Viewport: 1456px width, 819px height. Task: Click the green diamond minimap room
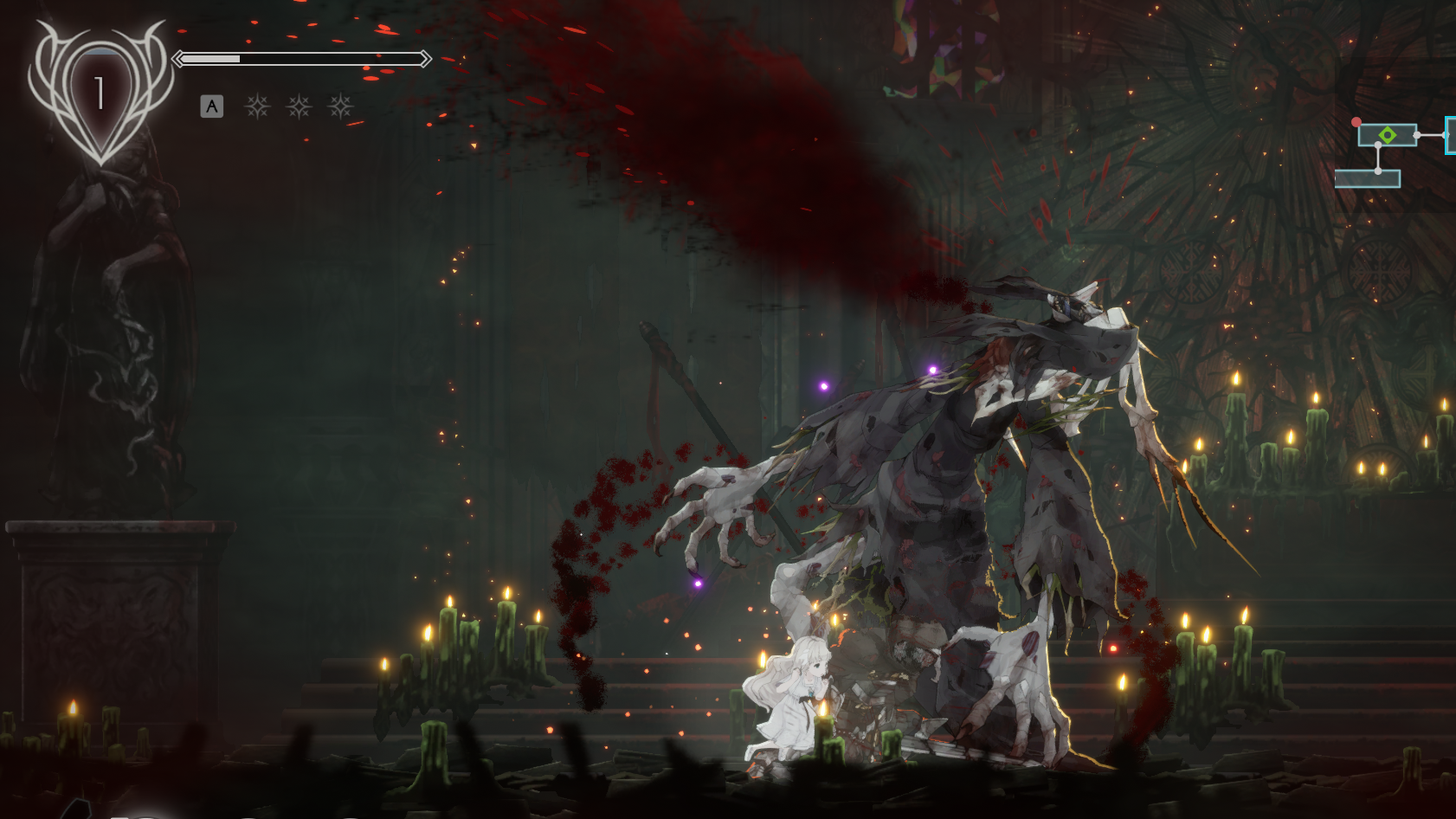click(x=1387, y=135)
